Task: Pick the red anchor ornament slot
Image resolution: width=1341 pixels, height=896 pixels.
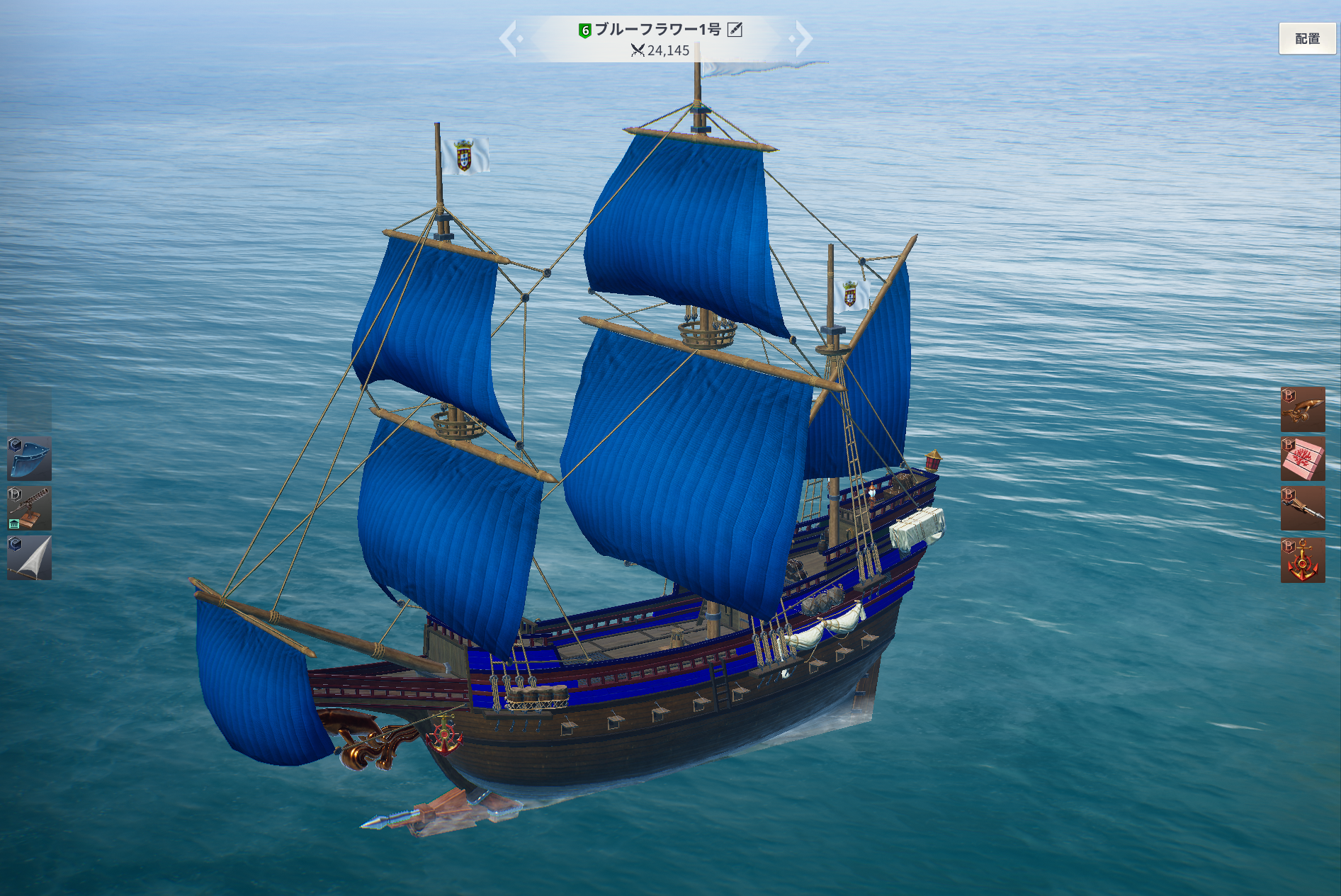Action: click(x=1302, y=560)
